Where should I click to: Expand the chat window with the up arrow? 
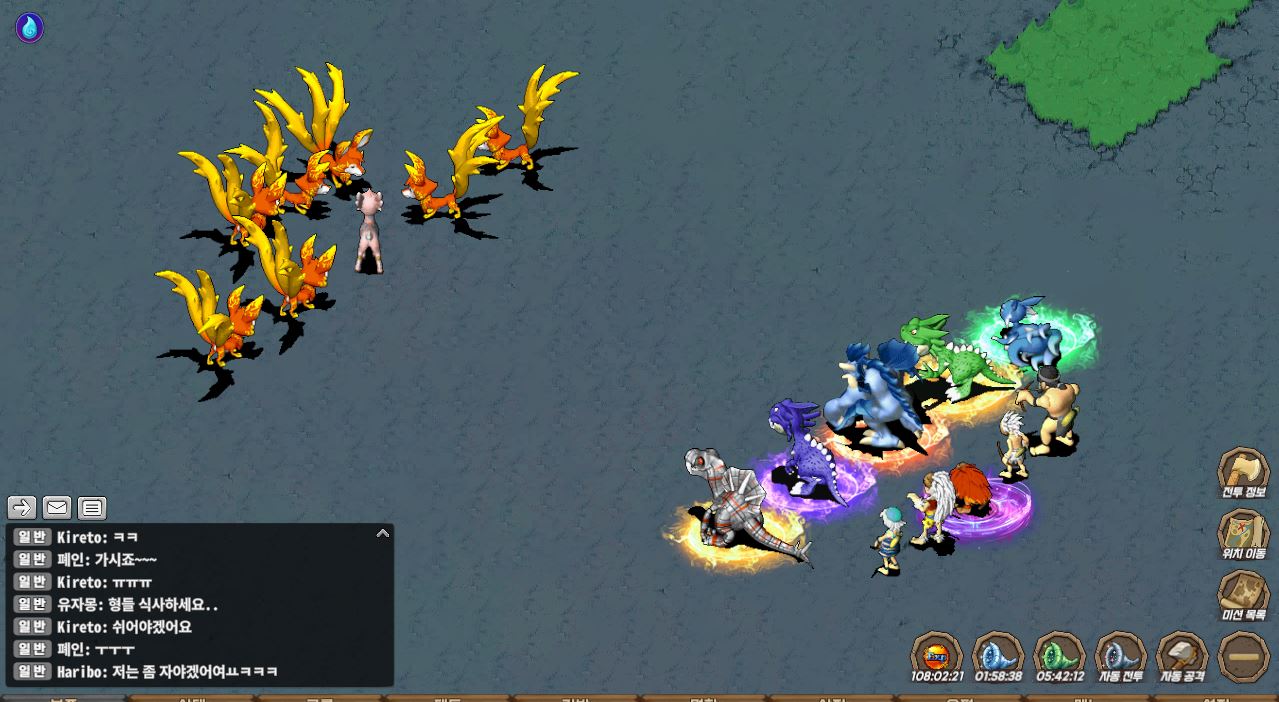coord(383,534)
